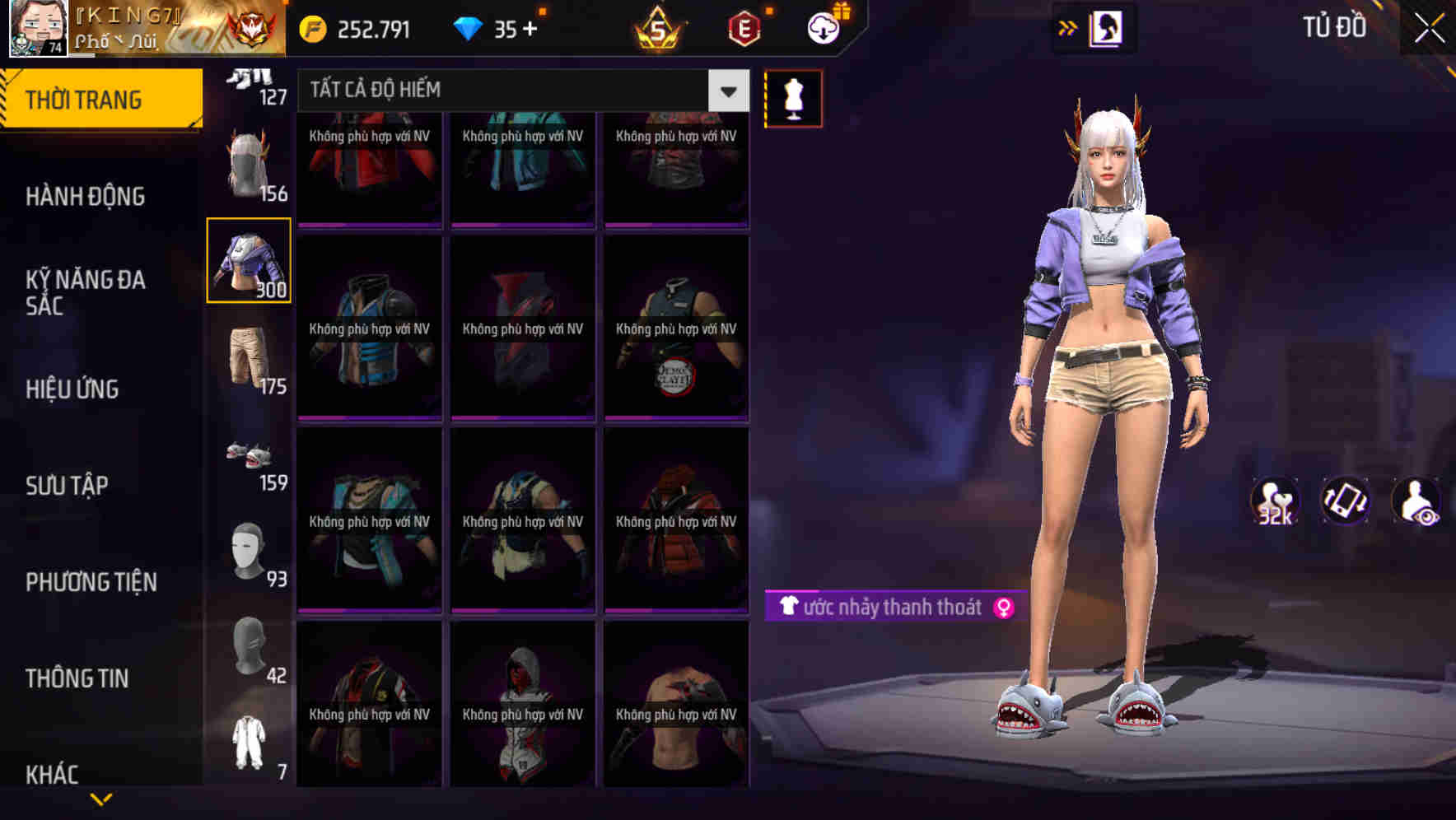The image size is (1456, 820).
Task: Click the red E badge in the top bar
Action: [743, 28]
